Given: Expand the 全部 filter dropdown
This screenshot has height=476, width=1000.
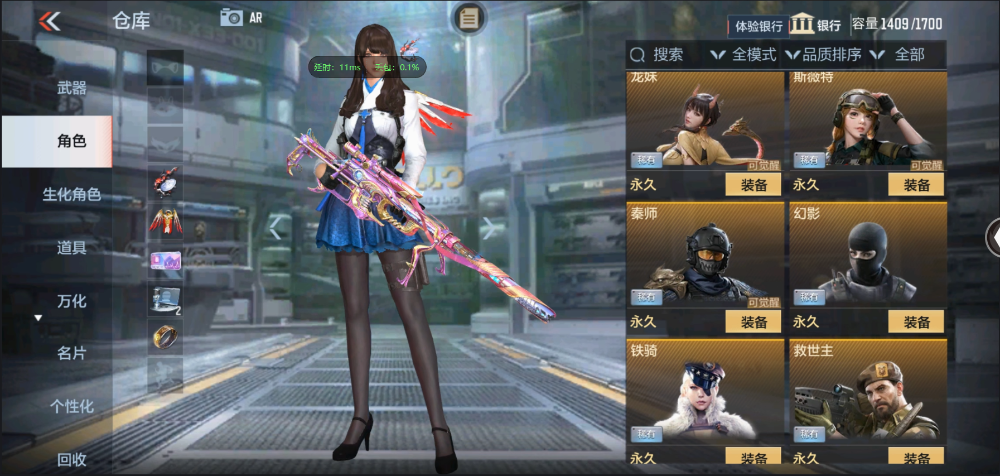Looking at the screenshot, I should pos(899,55).
